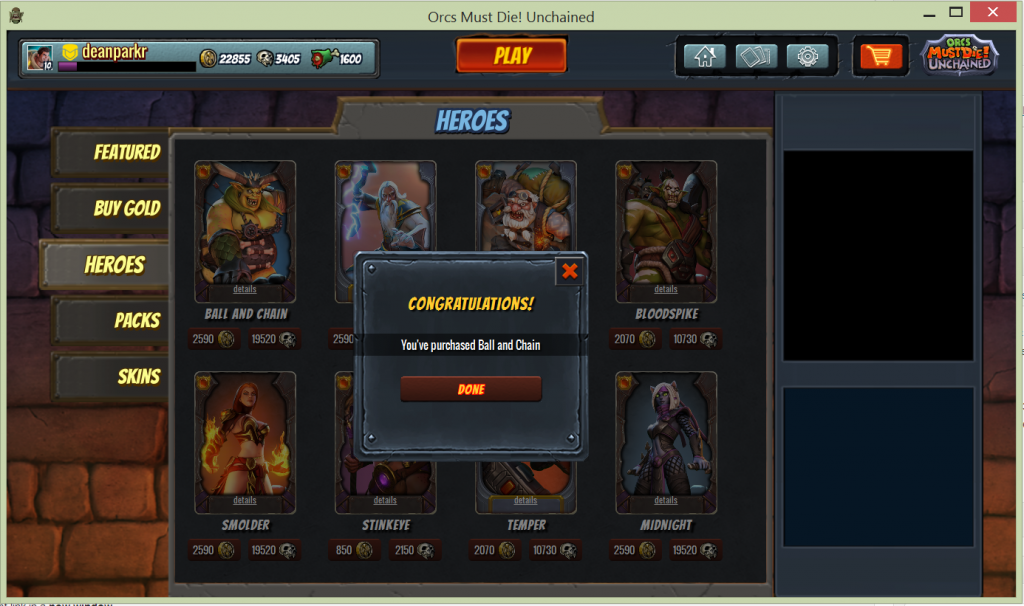Close the Congratulations dialog with the X
The width and height of the screenshot is (1024, 606).
(569, 271)
